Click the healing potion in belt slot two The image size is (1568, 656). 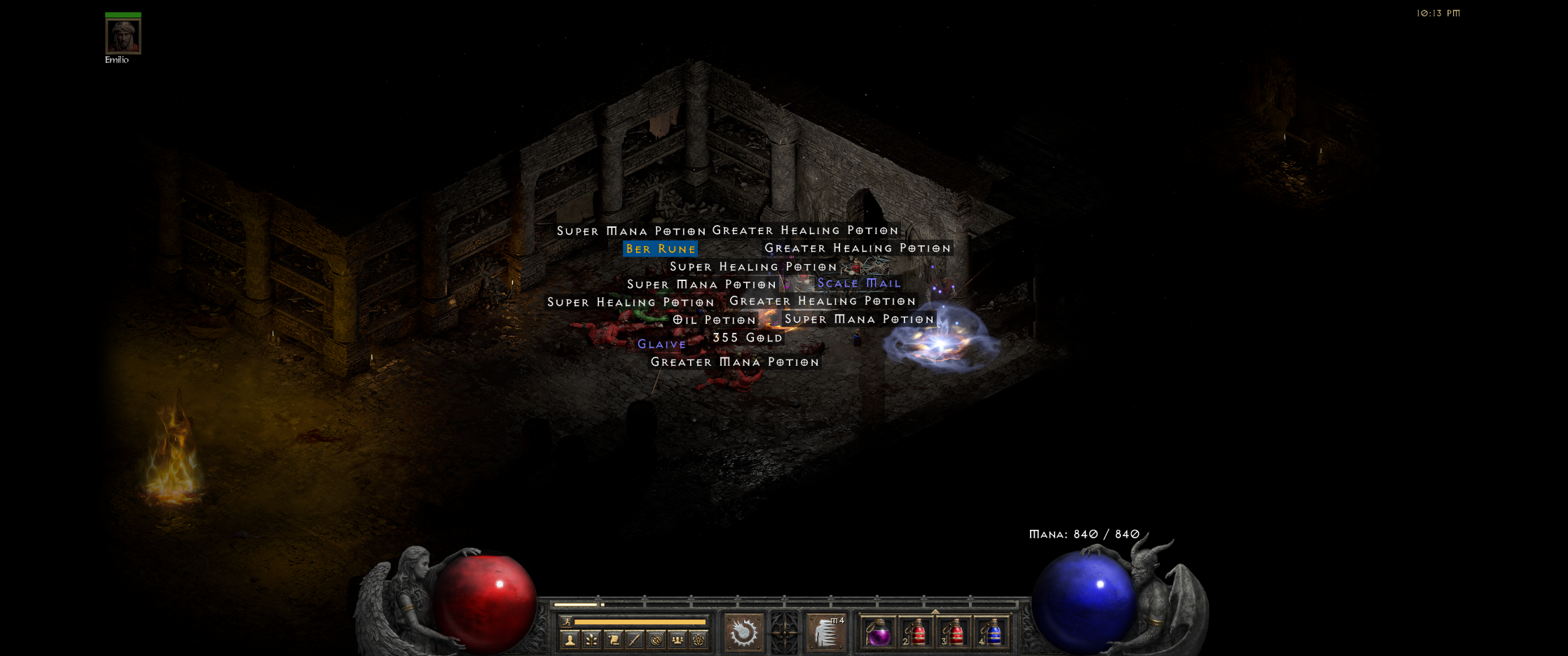[x=916, y=633]
